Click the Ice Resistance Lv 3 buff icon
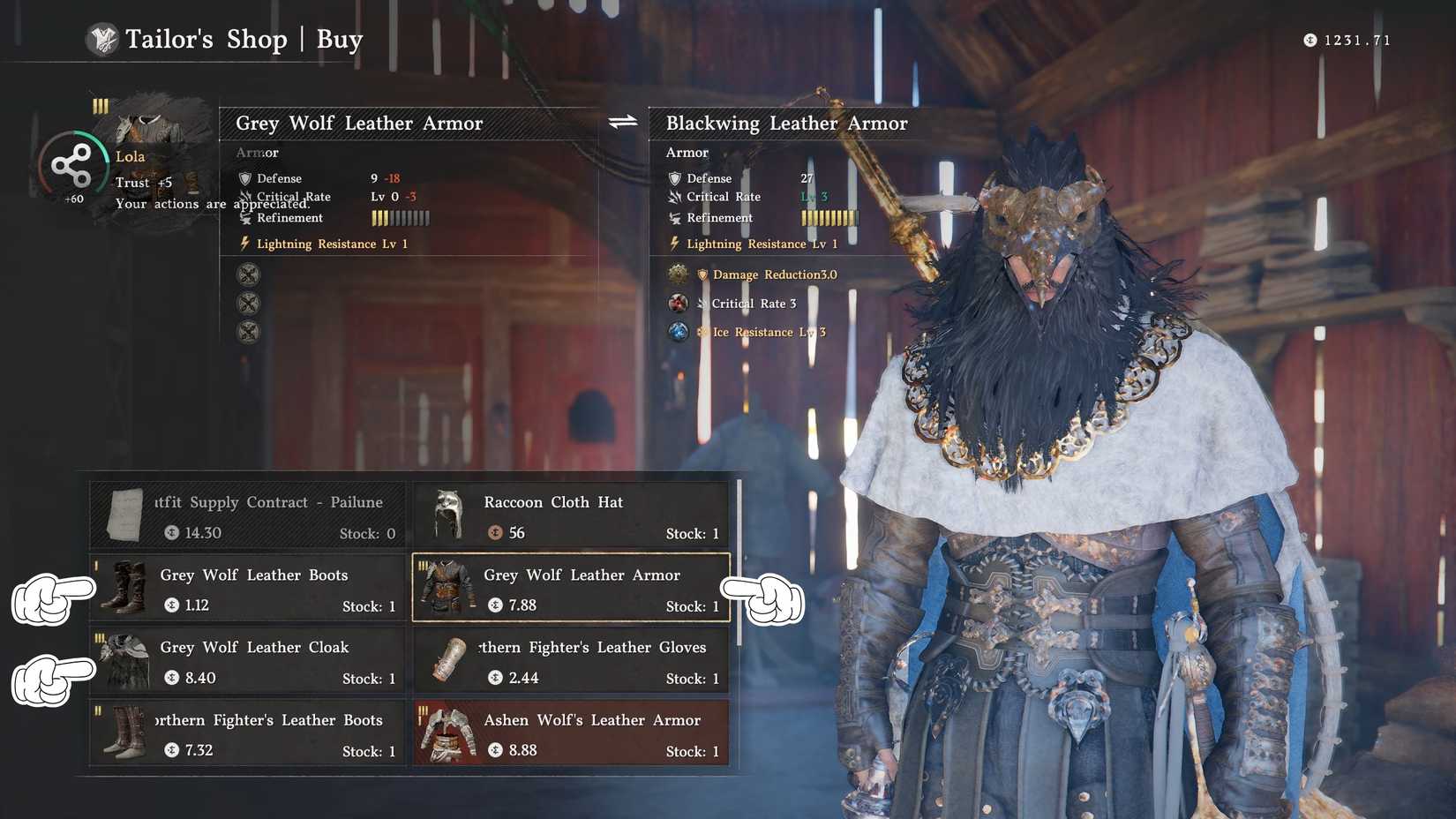This screenshot has height=819, width=1456. click(679, 332)
